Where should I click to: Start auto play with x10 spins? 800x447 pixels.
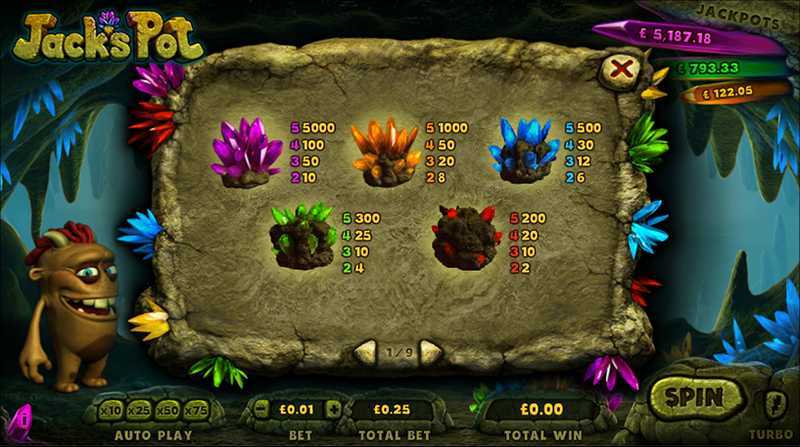(x=111, y=410)
